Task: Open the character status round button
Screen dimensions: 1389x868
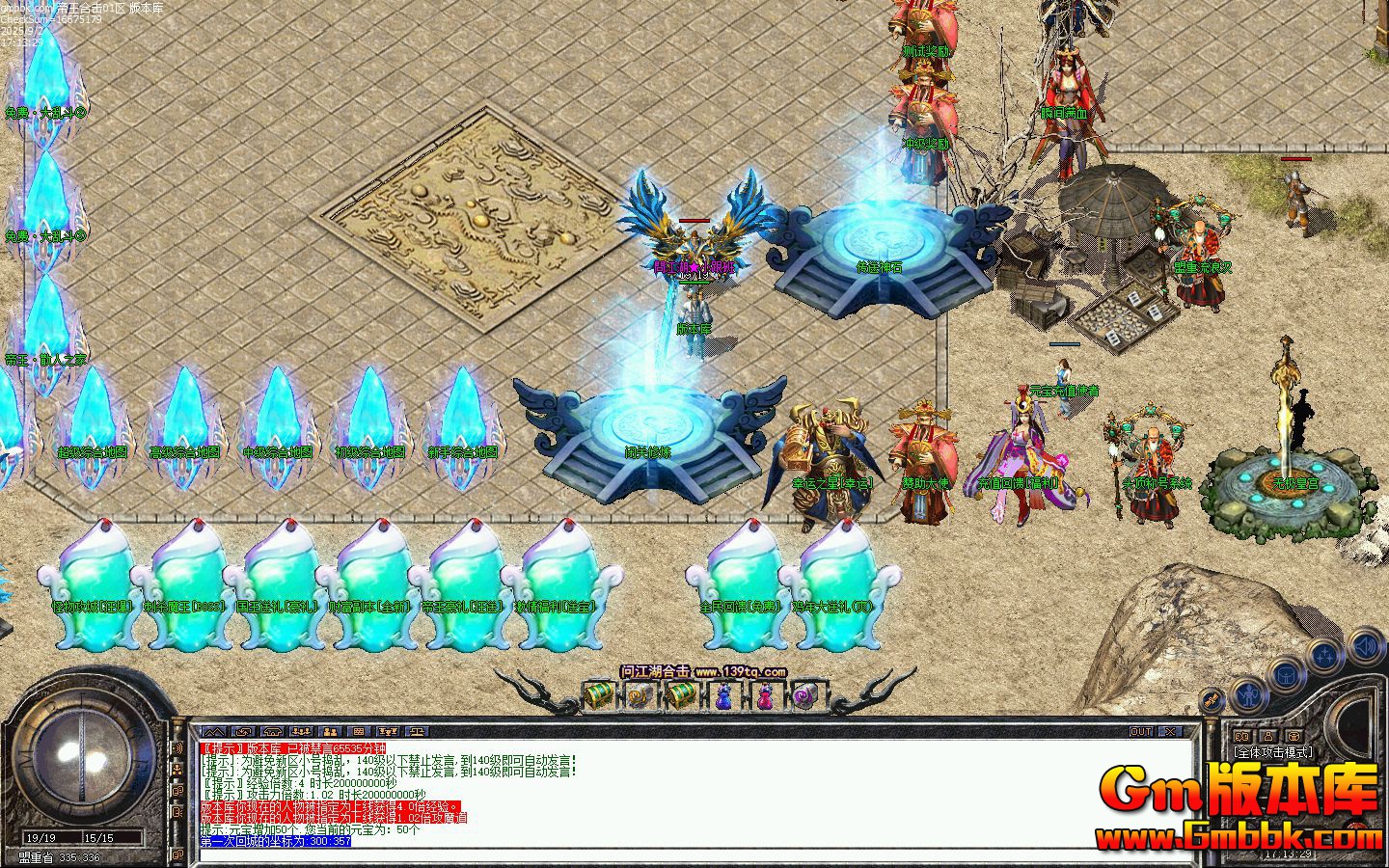Action: (x=1250, y=693)
